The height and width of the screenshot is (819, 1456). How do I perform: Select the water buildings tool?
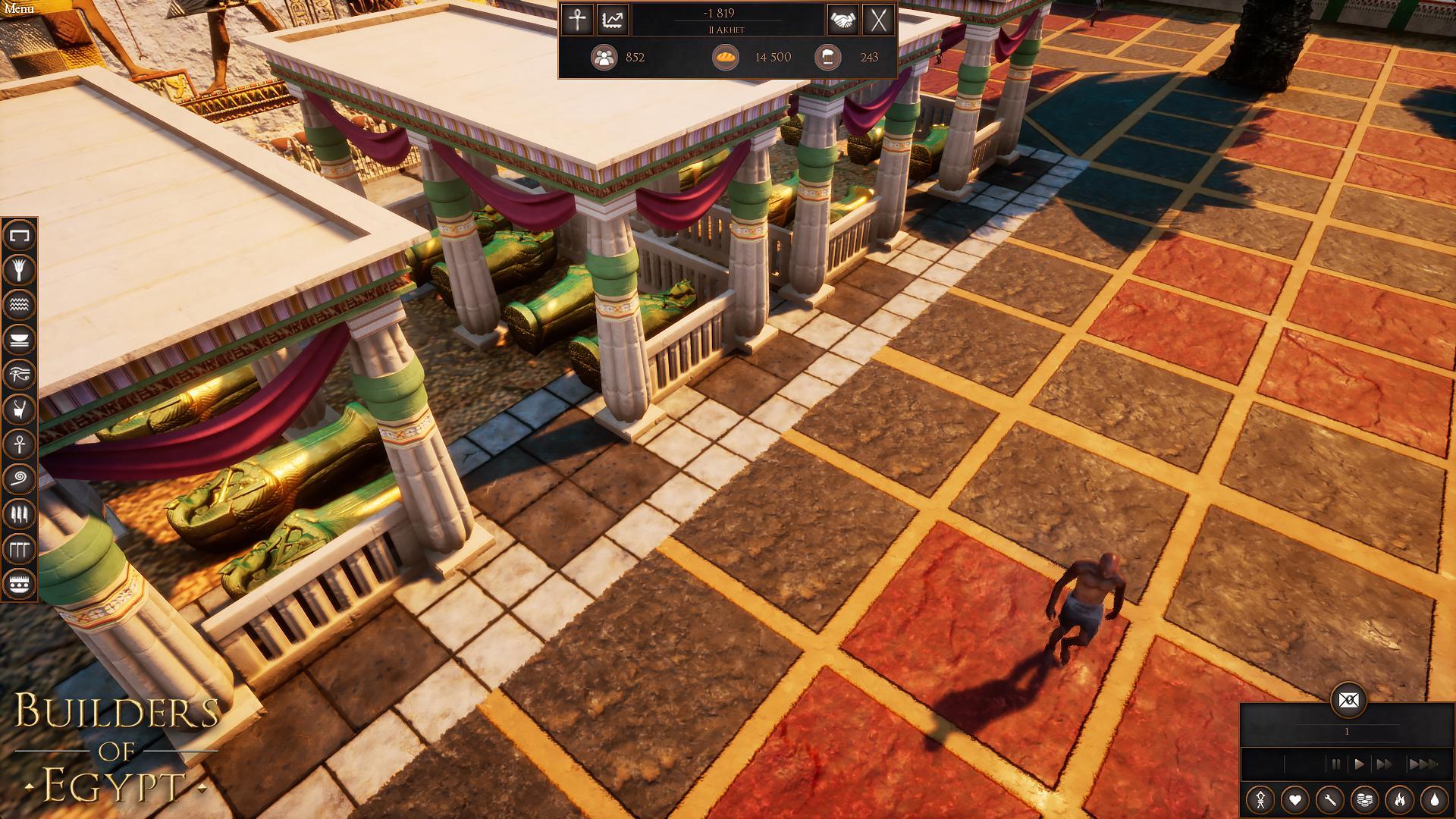coord(20,304)
